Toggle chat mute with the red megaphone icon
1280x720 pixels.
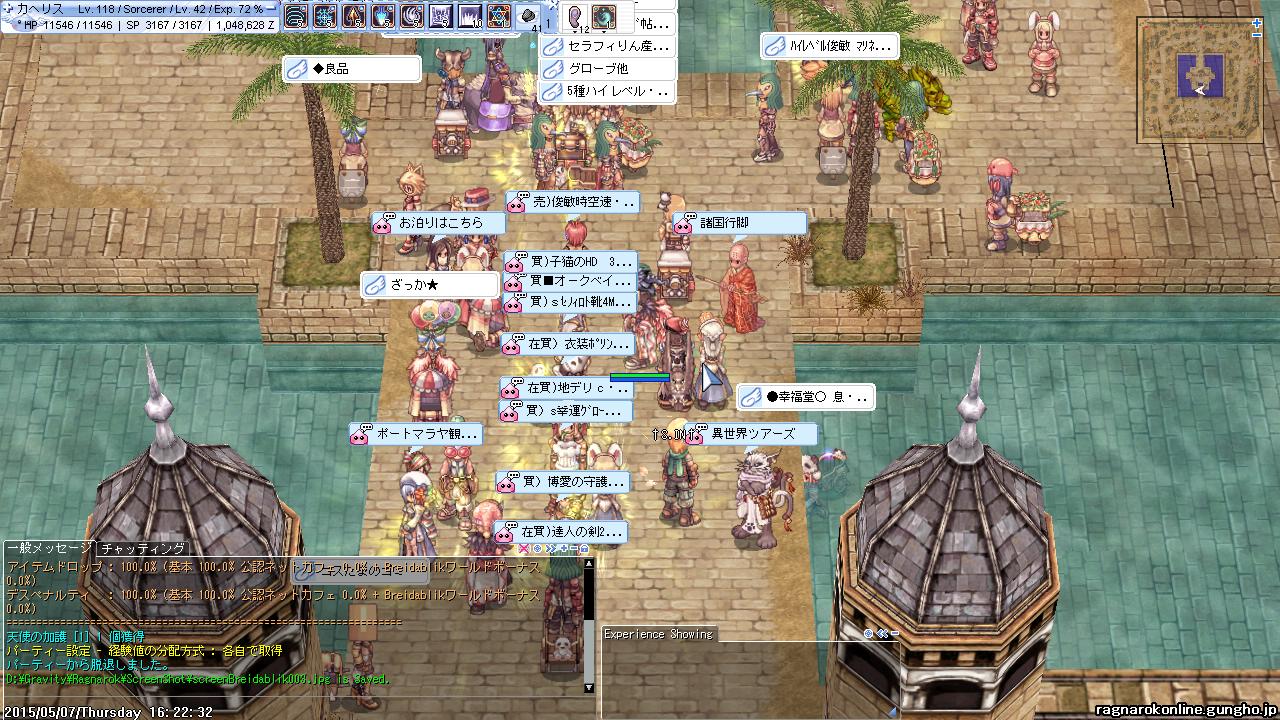[524, 548]
